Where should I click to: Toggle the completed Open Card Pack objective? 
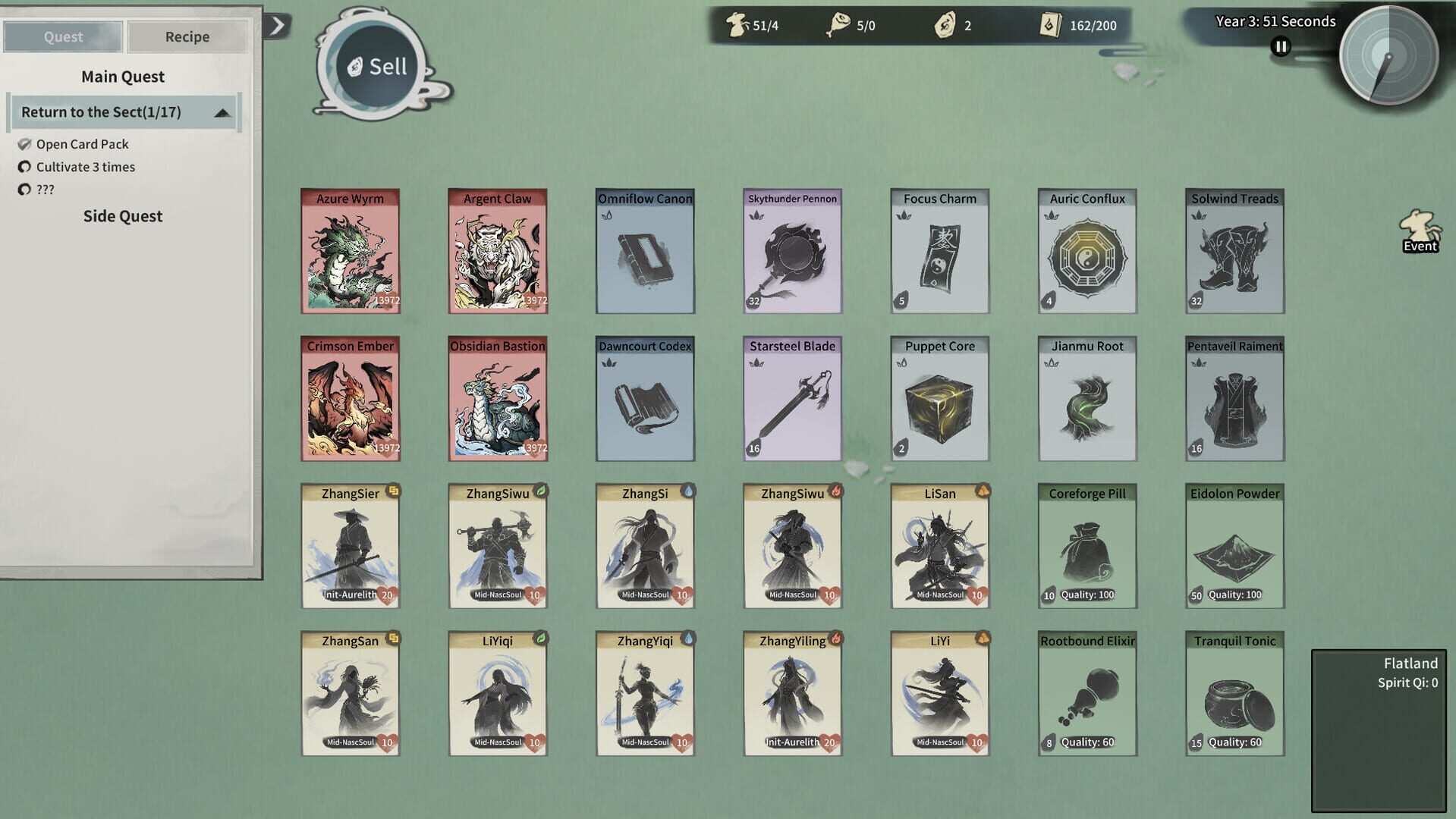click(x=25, y=144)
